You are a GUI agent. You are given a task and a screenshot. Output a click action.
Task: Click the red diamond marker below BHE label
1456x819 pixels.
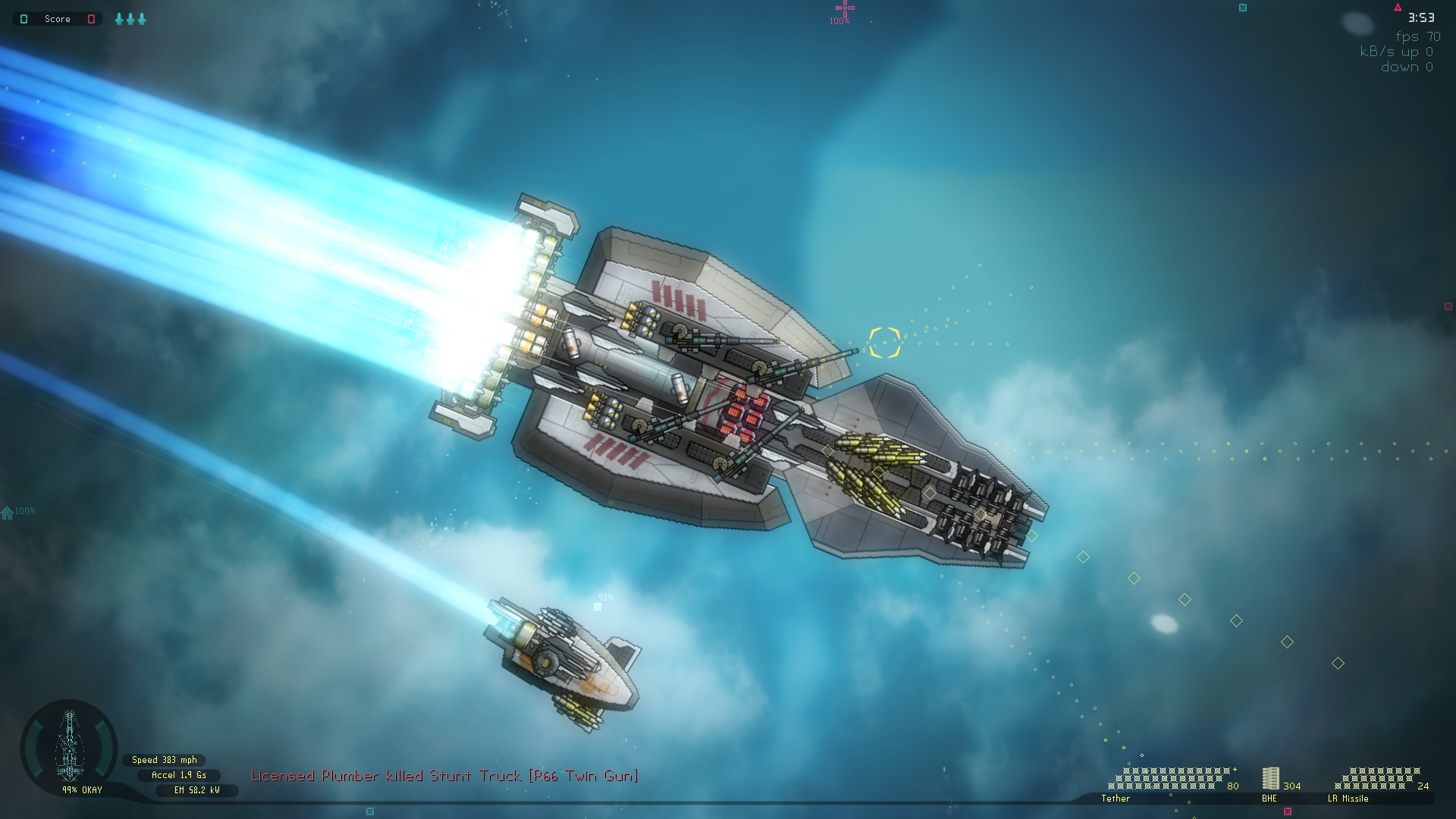coord(1288,810)
